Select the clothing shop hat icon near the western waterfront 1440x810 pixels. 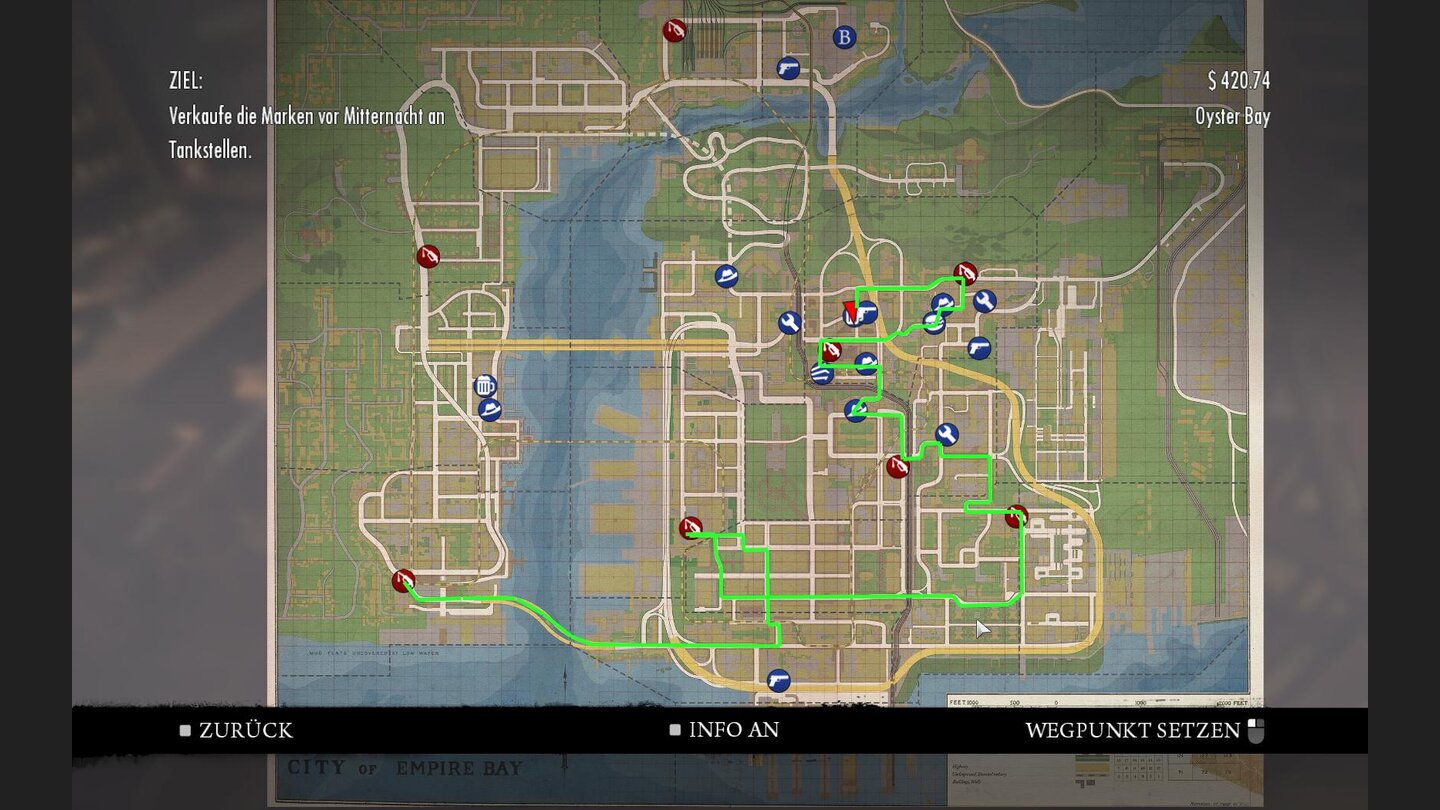coord(491,409)
